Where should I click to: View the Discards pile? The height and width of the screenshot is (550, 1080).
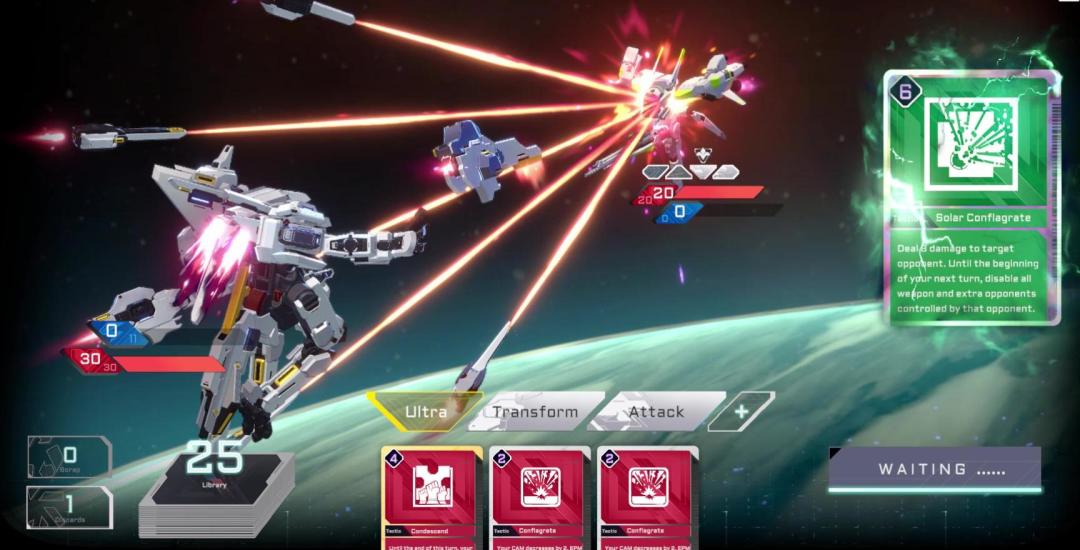(x=70, y=507)
